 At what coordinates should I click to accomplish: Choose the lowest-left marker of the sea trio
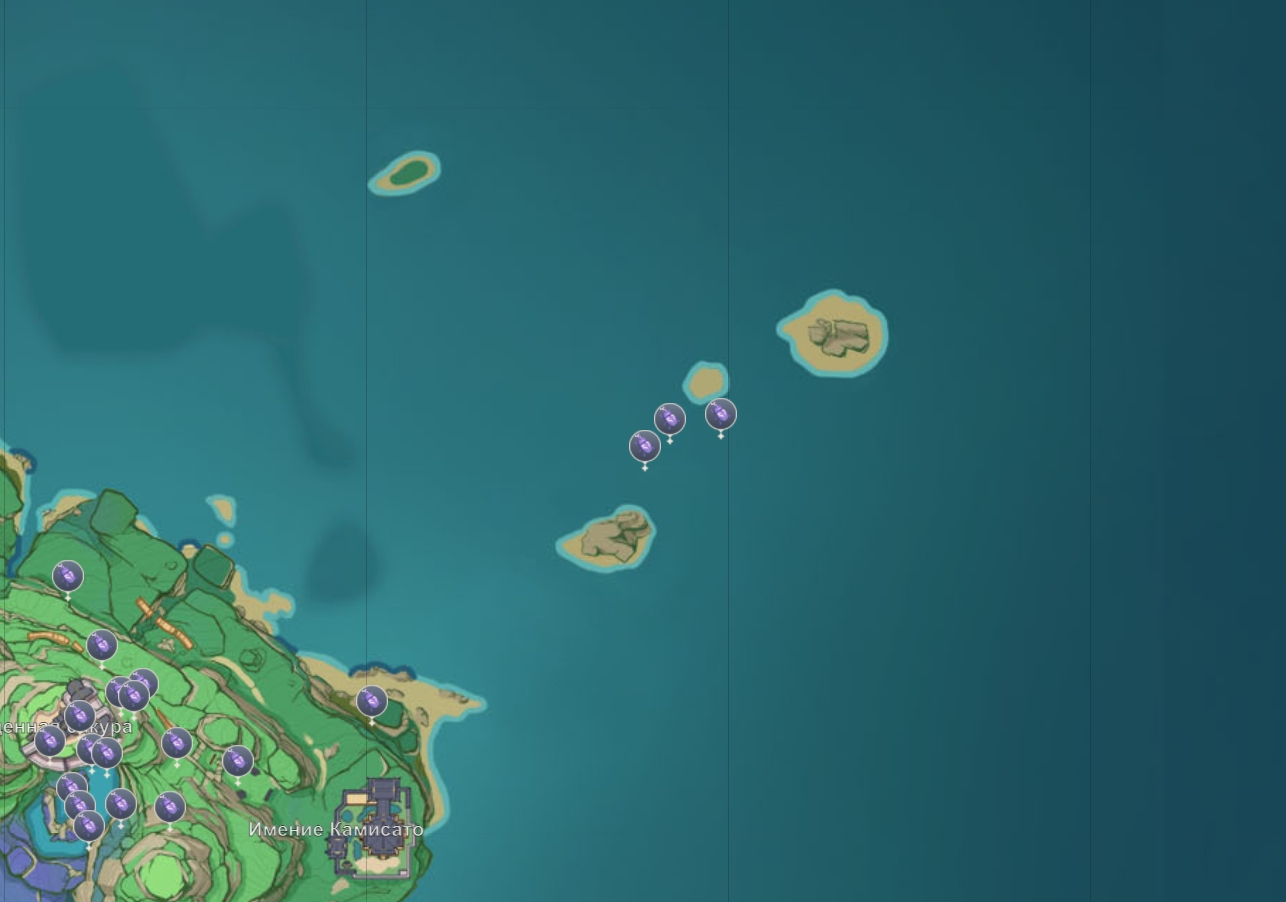point(645,446)
